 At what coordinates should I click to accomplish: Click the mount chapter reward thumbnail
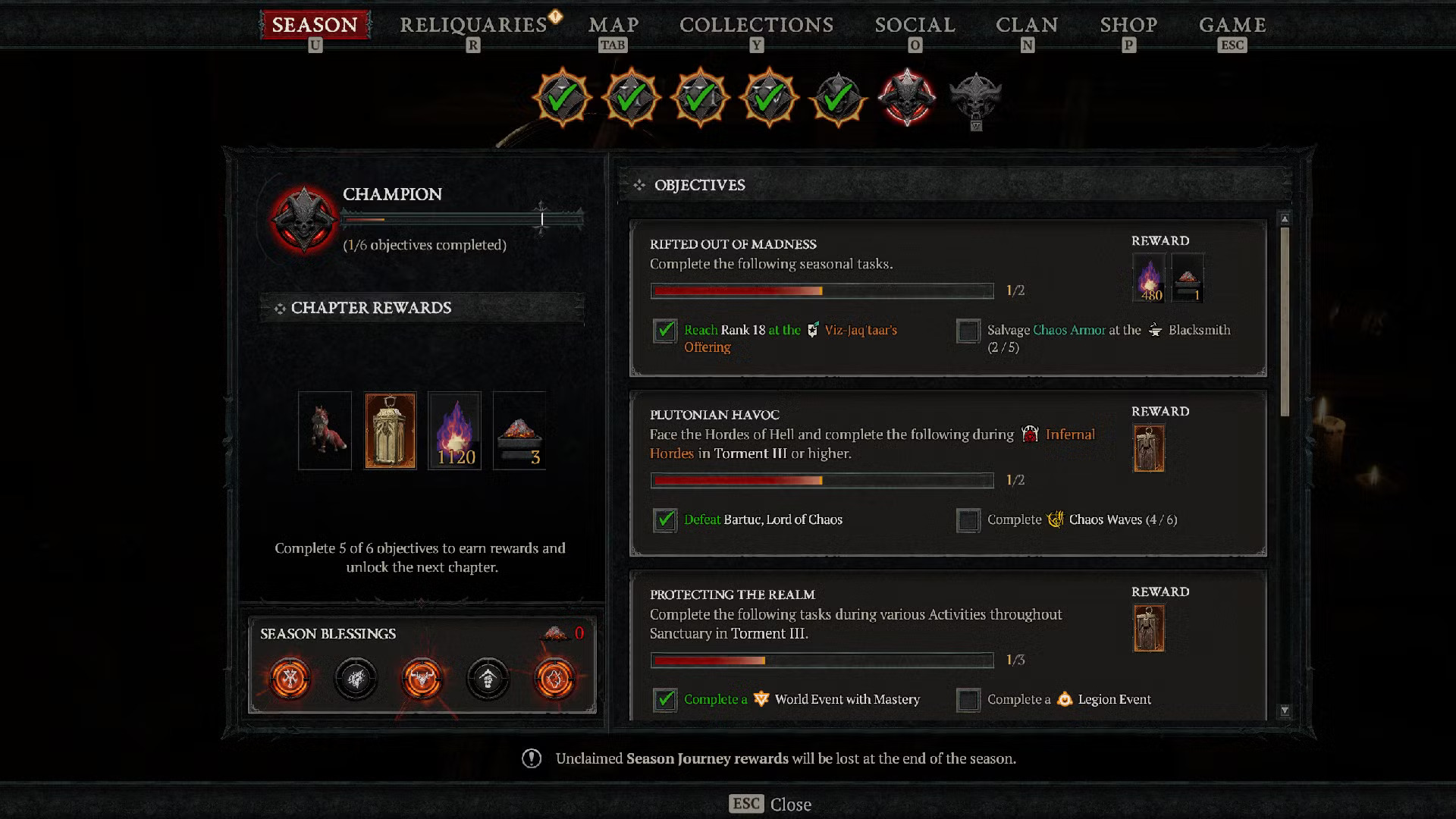point(325,430)
